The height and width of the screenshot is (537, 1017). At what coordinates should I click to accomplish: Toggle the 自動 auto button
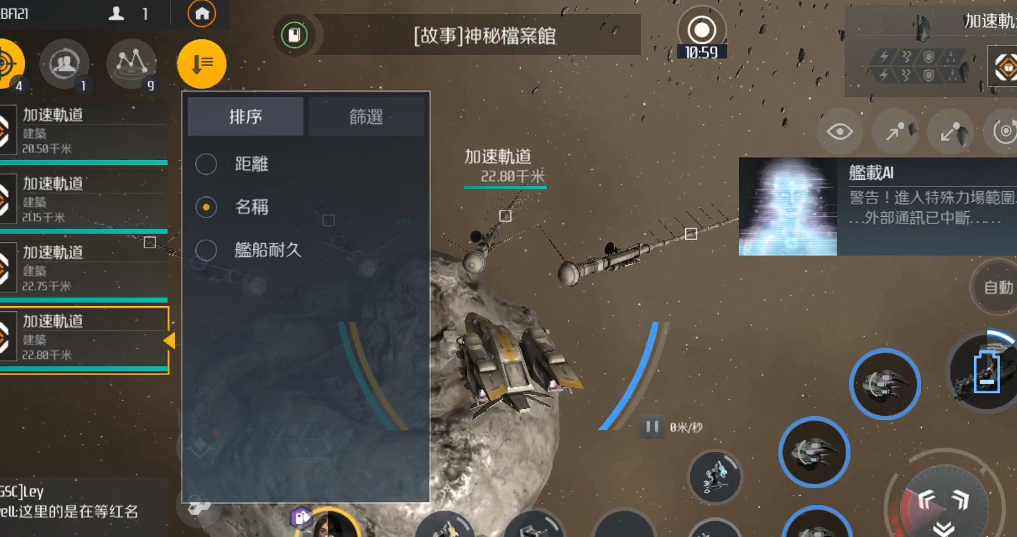(996, 288)
